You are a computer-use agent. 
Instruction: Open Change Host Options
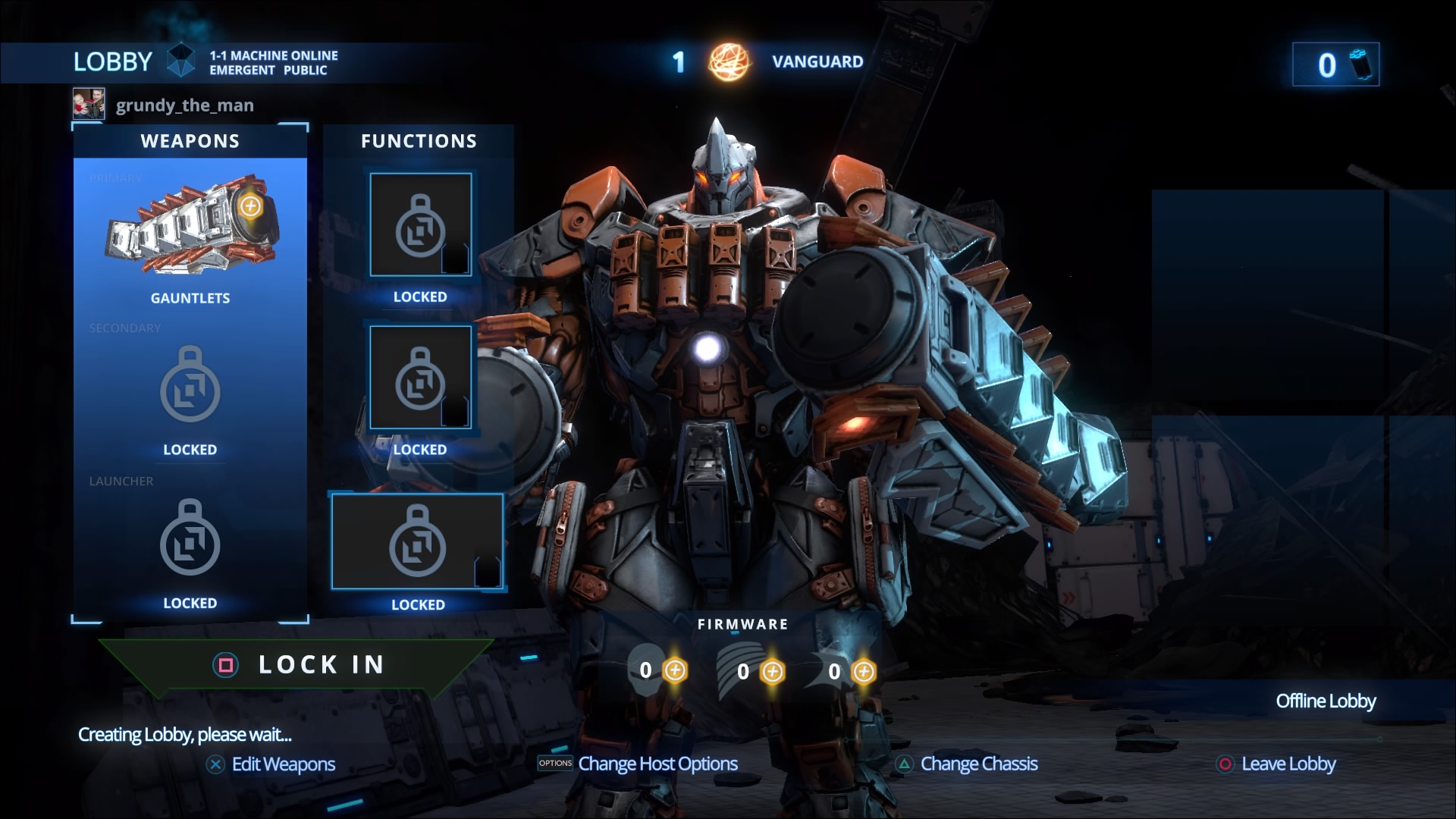pyautogui.click(x=657, y=764)
